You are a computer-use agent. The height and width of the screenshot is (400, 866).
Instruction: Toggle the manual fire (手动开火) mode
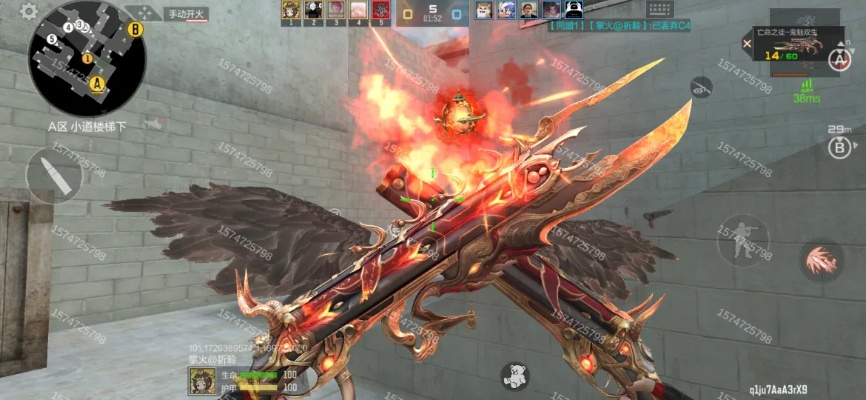[186, 14]
